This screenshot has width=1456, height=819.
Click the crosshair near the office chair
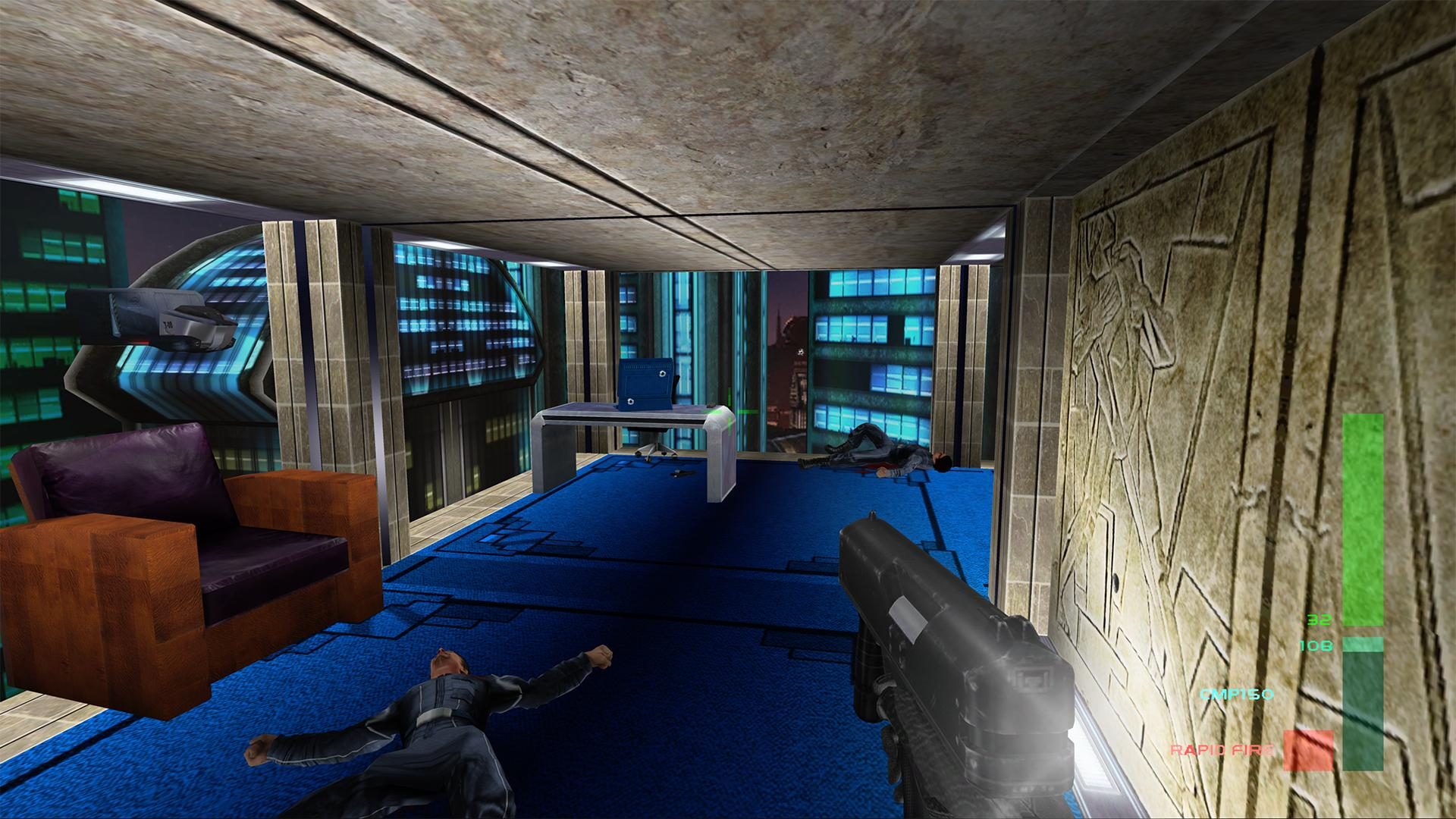tap(728, 409)
